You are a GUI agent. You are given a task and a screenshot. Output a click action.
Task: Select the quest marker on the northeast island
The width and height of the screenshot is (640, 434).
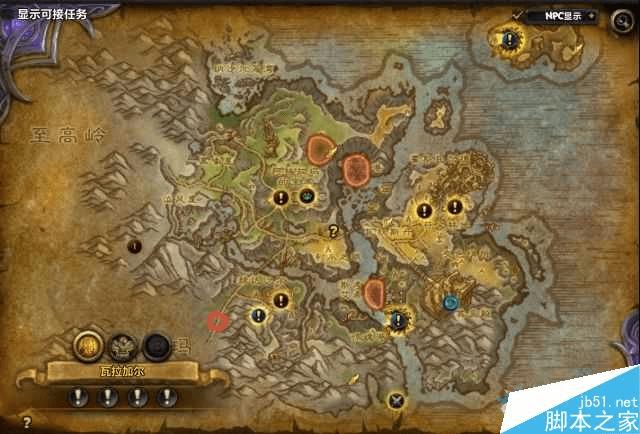click(509, 40)
